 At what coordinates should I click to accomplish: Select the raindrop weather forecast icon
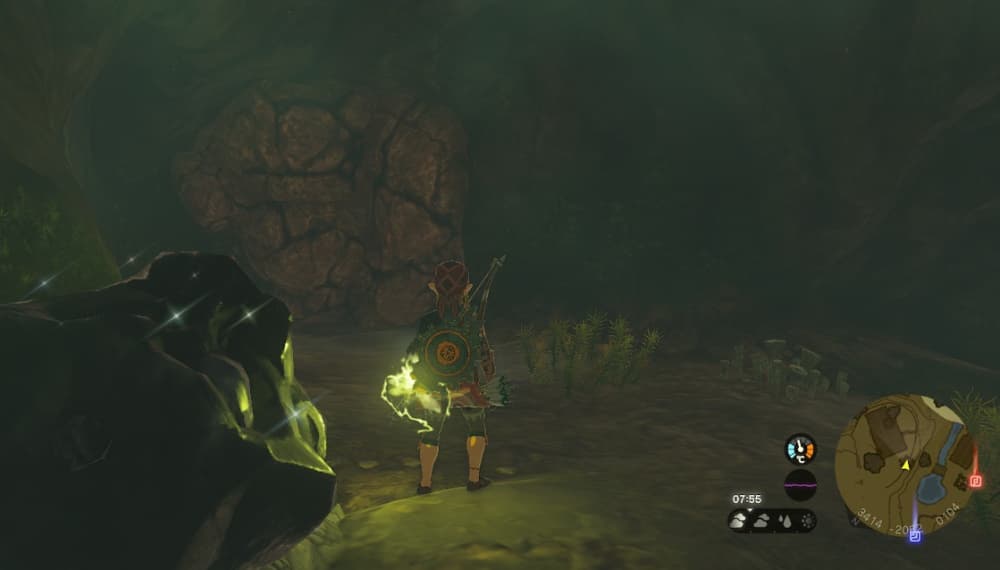tap(785, 521)
